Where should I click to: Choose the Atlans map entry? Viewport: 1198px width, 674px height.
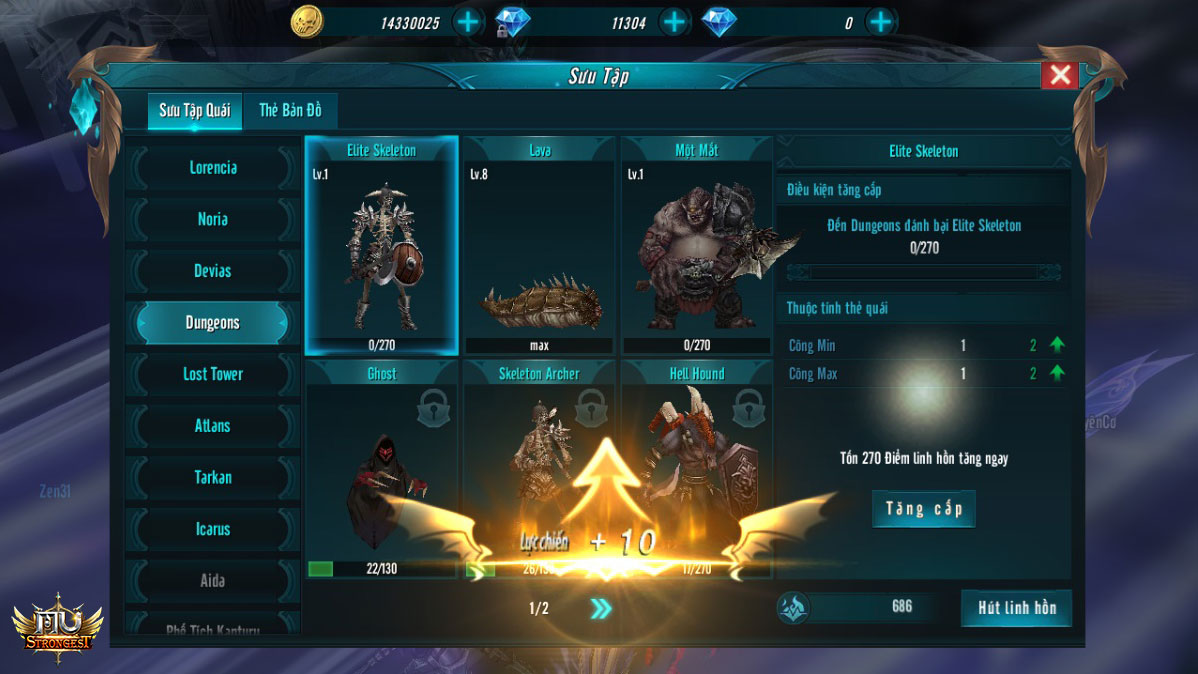pos(213,426)
